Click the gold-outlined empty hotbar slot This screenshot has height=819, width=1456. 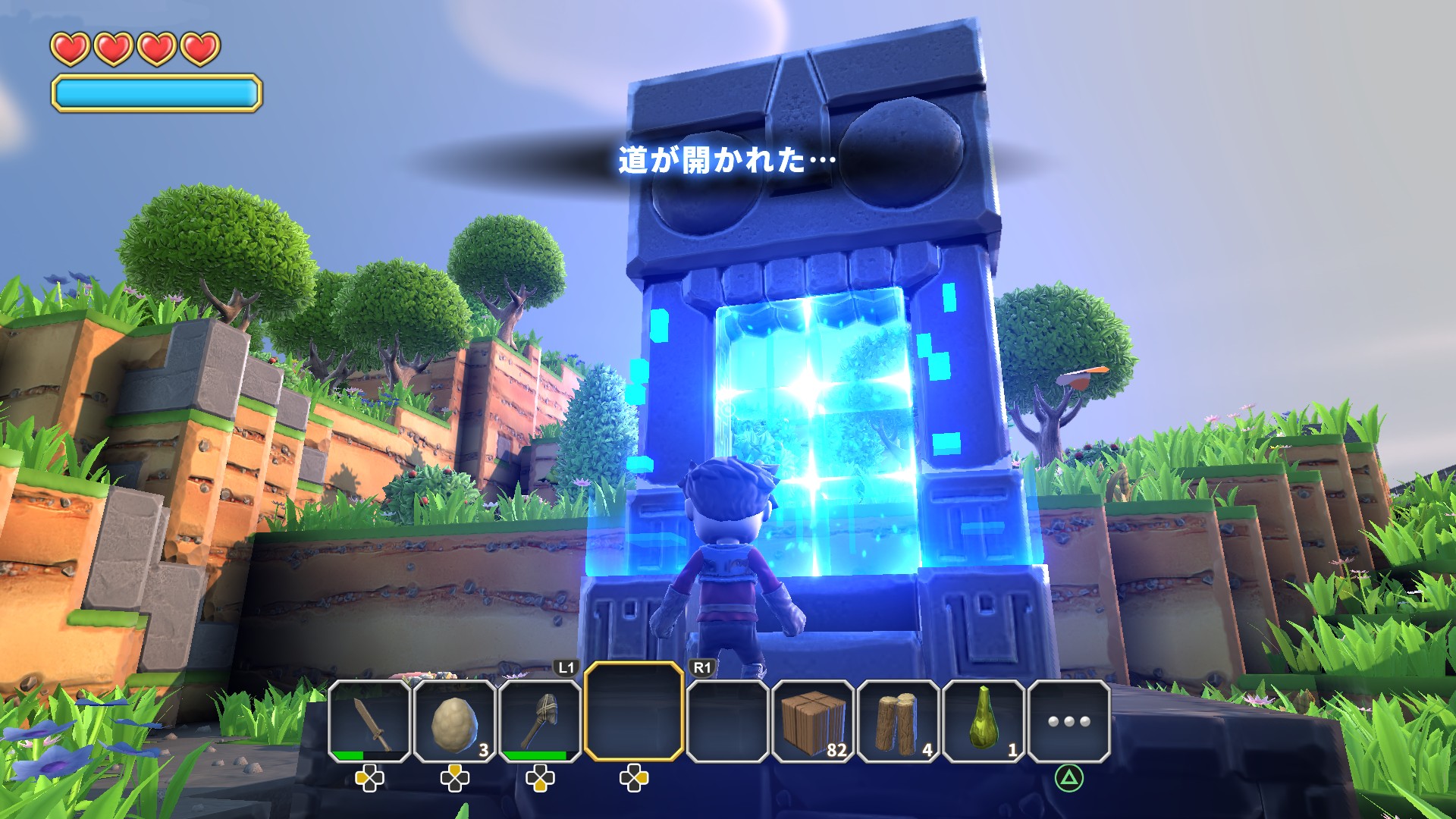pos(634,711)
